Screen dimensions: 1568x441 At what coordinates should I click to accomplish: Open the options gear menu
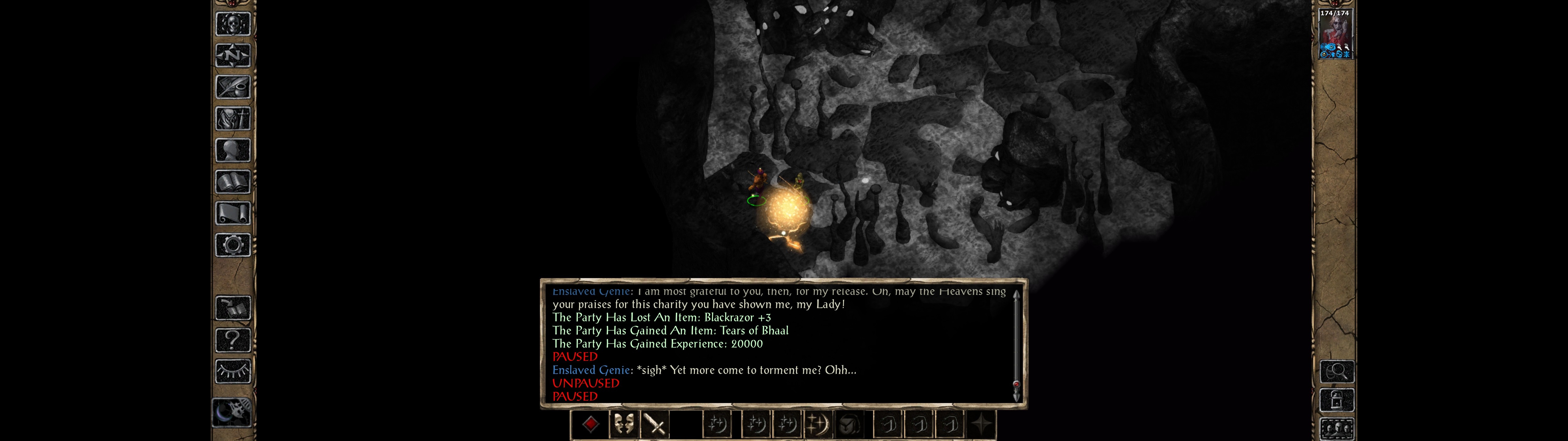point(233,246)
